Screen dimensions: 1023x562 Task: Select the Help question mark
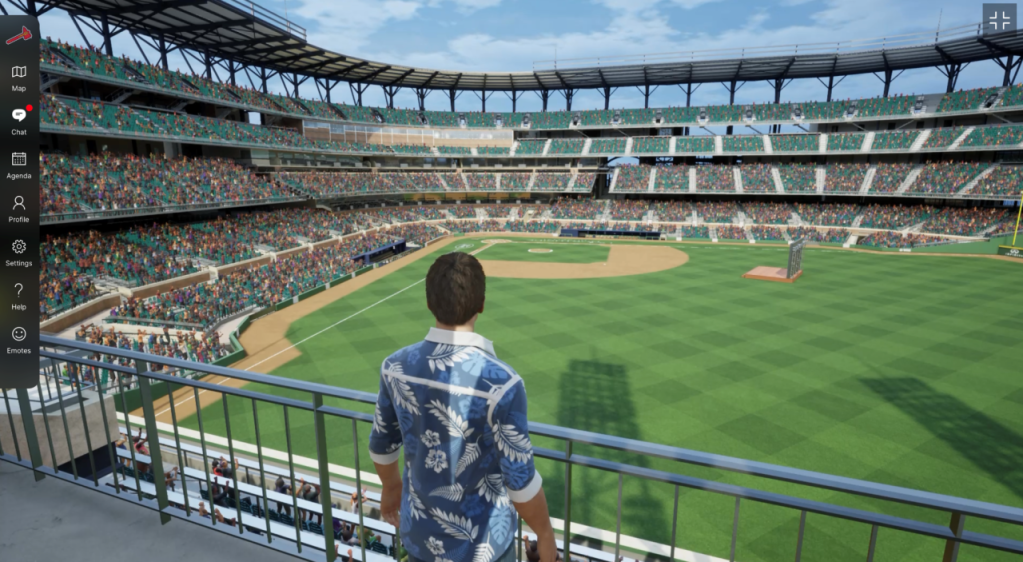(x=19, y=295)
